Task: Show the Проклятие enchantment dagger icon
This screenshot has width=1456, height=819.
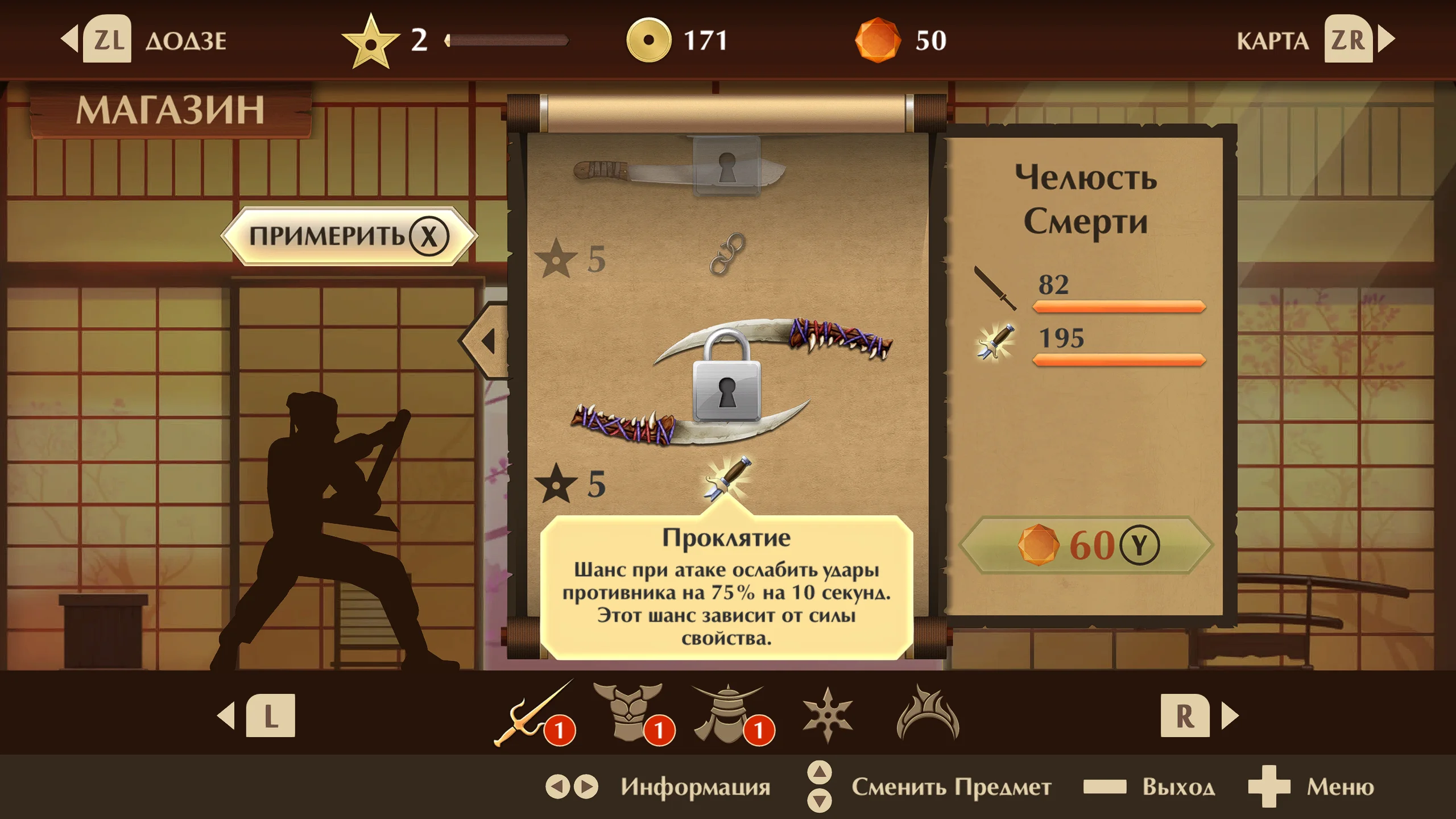Action: click(727, 479)
